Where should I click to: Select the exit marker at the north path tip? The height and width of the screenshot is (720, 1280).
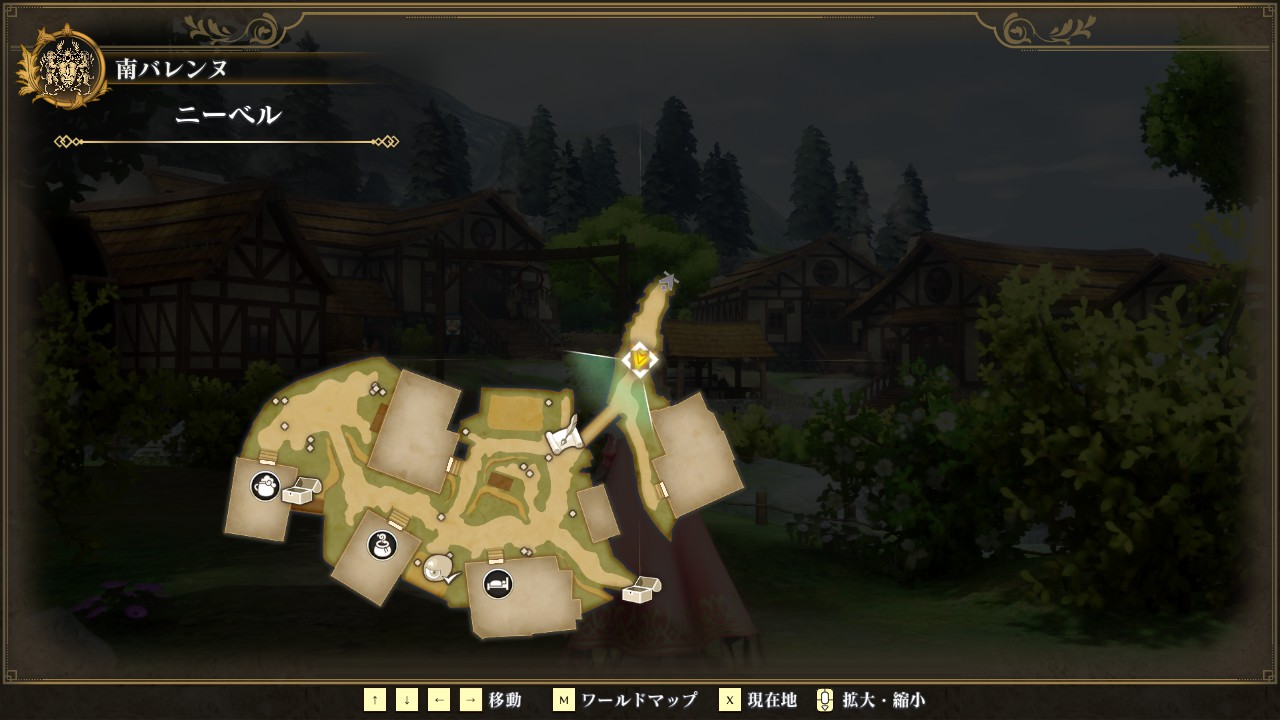[668, 281]
